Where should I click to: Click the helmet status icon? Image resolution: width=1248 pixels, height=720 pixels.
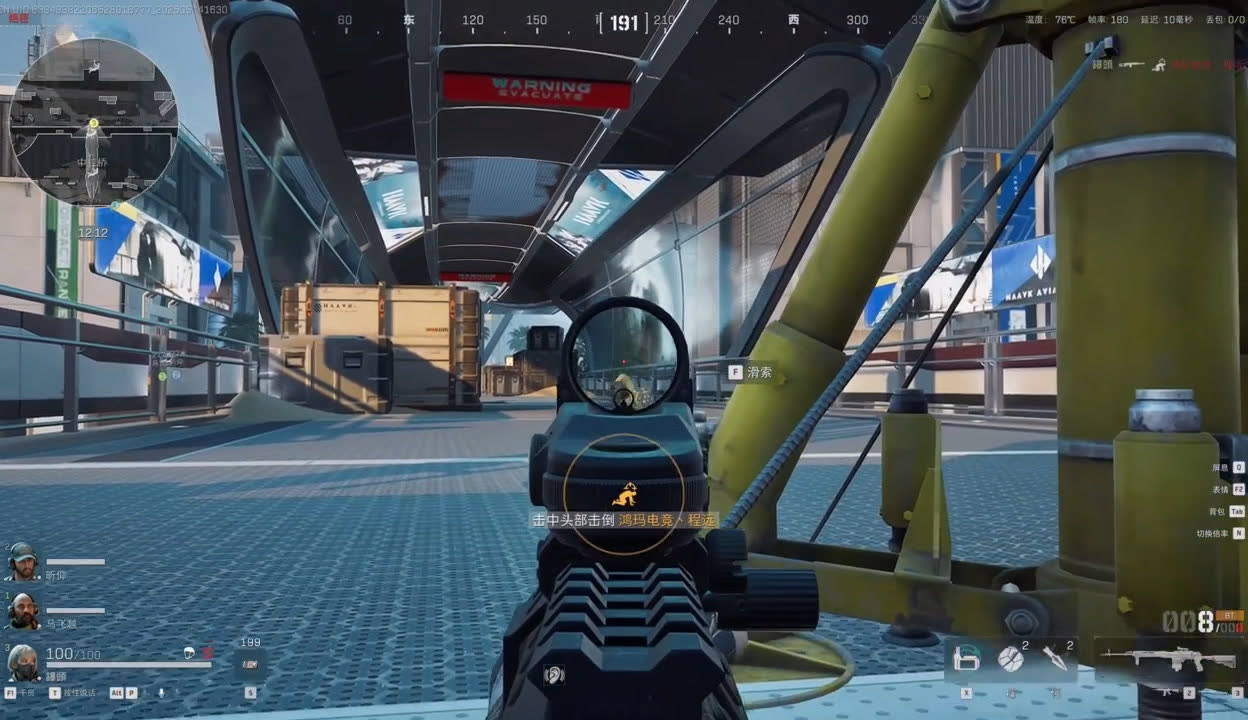(x=188, y=654)
